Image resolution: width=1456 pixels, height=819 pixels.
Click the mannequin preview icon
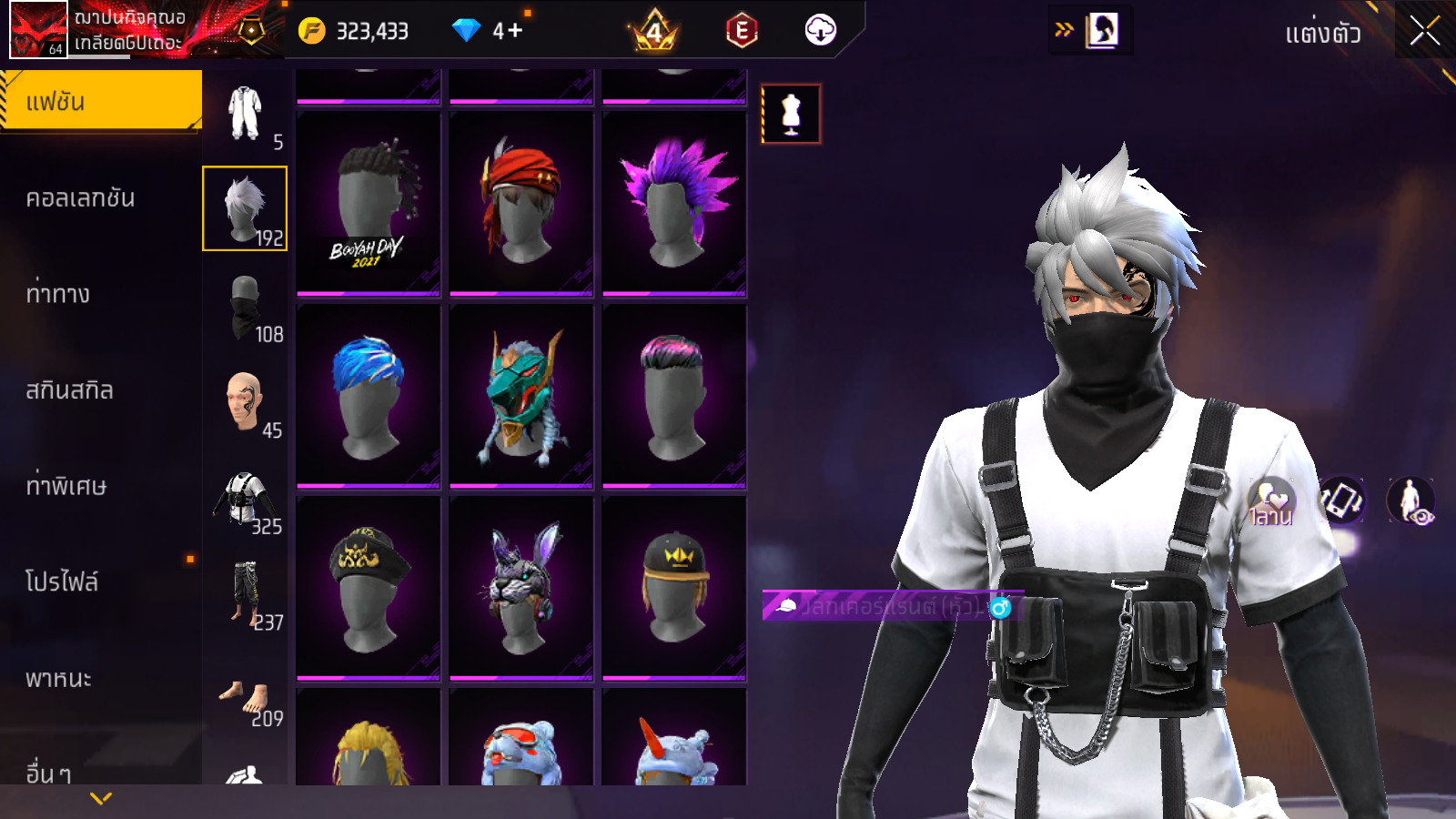click(791, 114)
